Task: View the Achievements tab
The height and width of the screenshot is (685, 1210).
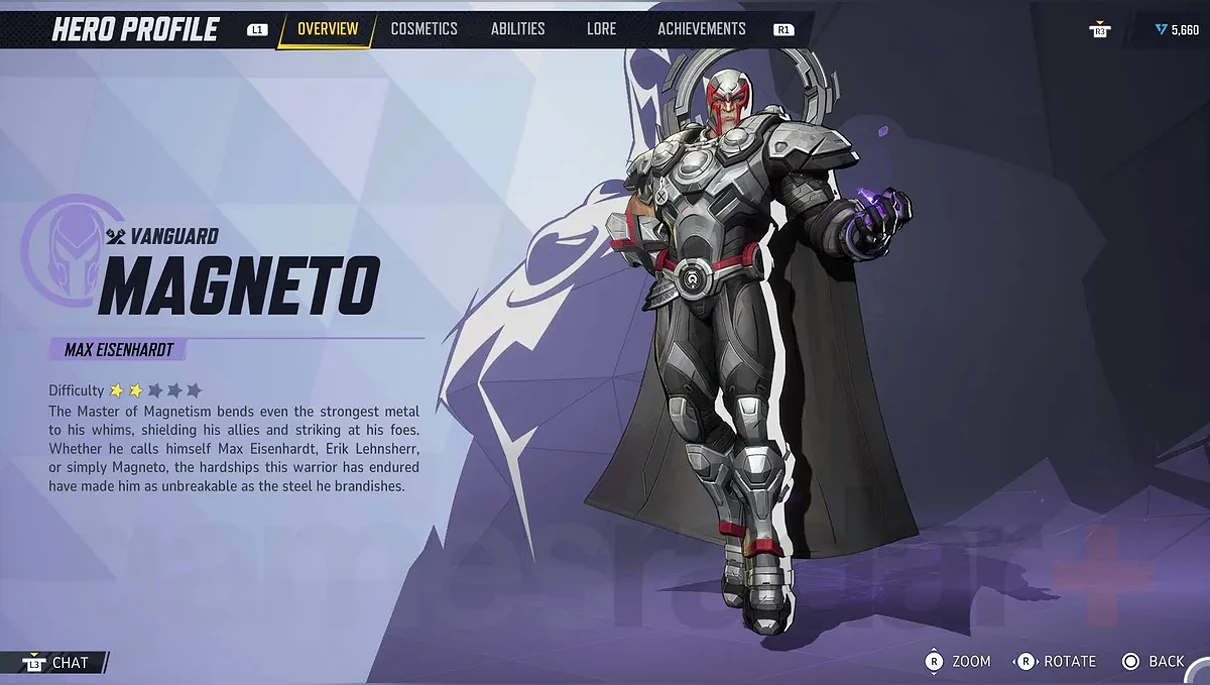Action: click(701, 29)
